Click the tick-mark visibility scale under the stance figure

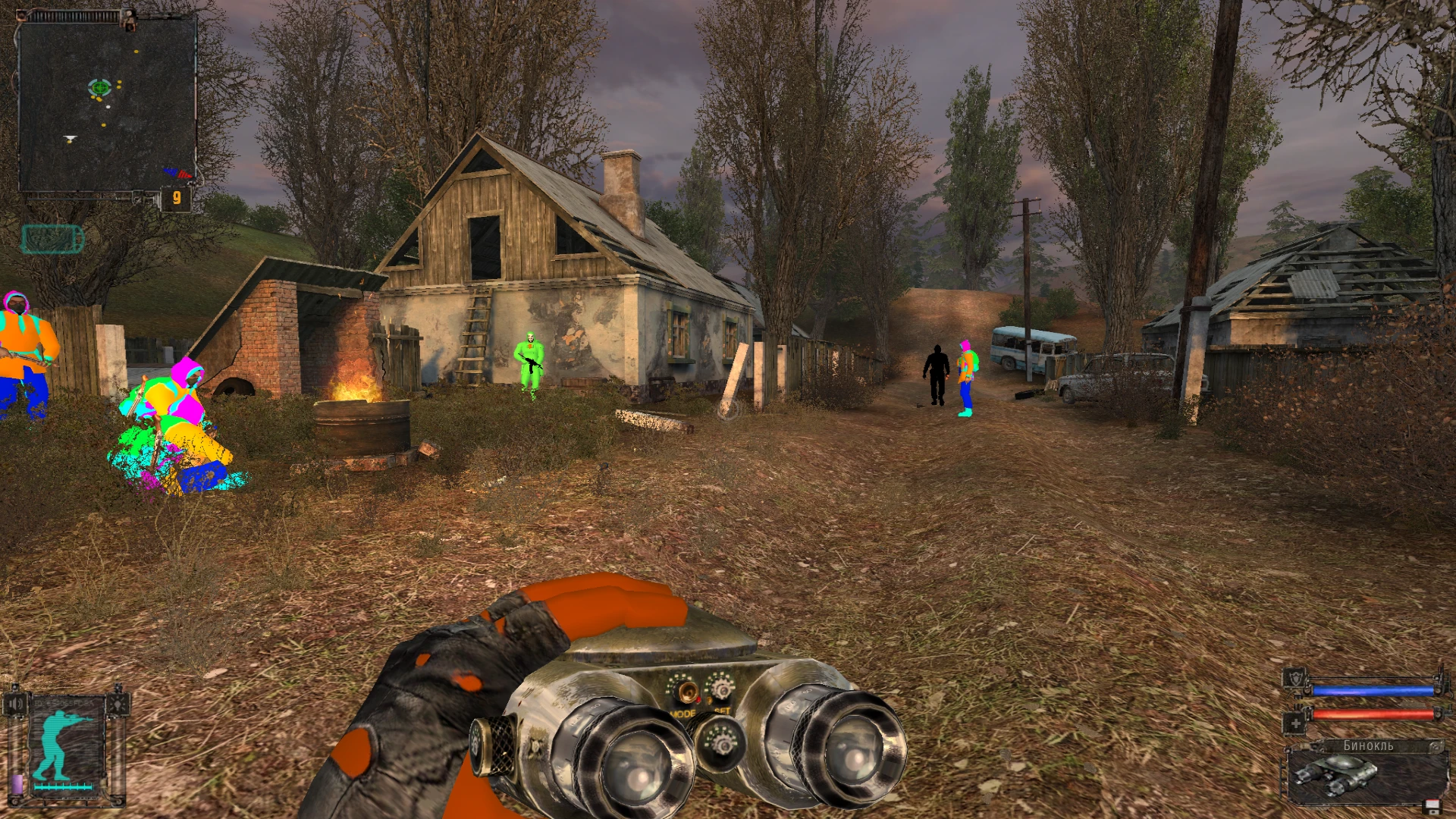pos(62,787)
